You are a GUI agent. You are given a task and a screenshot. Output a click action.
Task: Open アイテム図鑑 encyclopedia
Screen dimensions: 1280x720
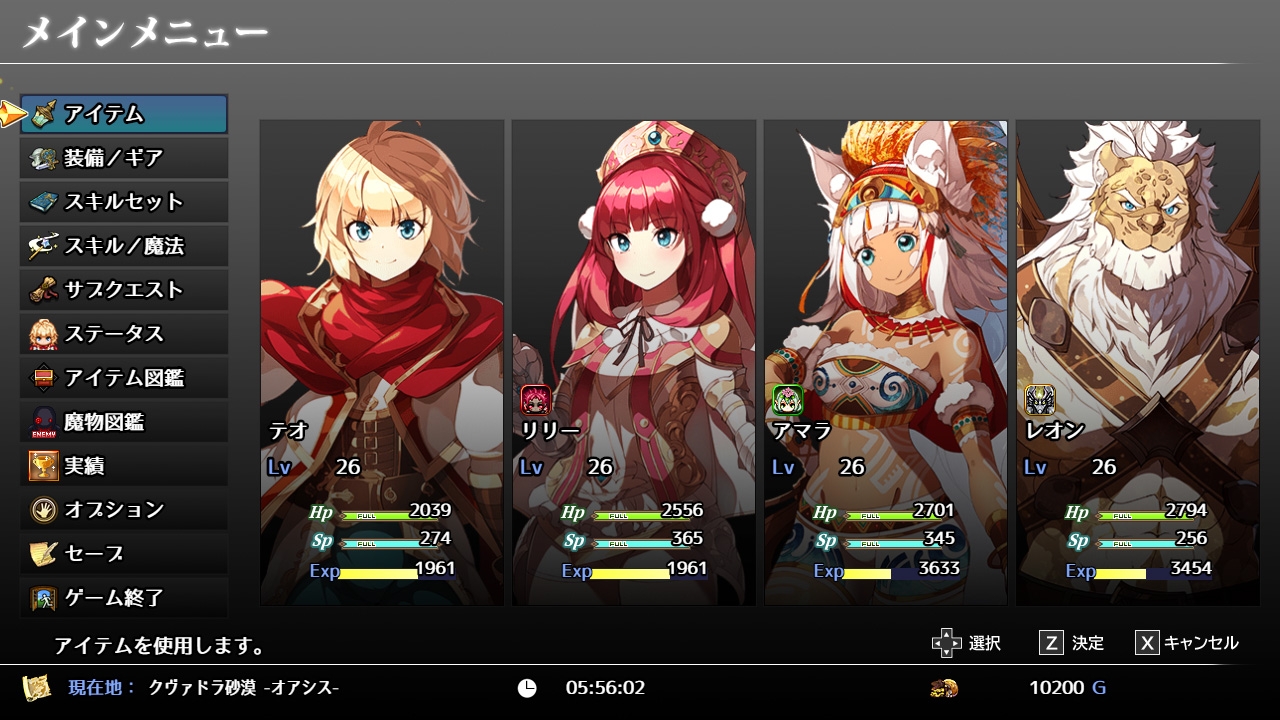click(124, 378)
